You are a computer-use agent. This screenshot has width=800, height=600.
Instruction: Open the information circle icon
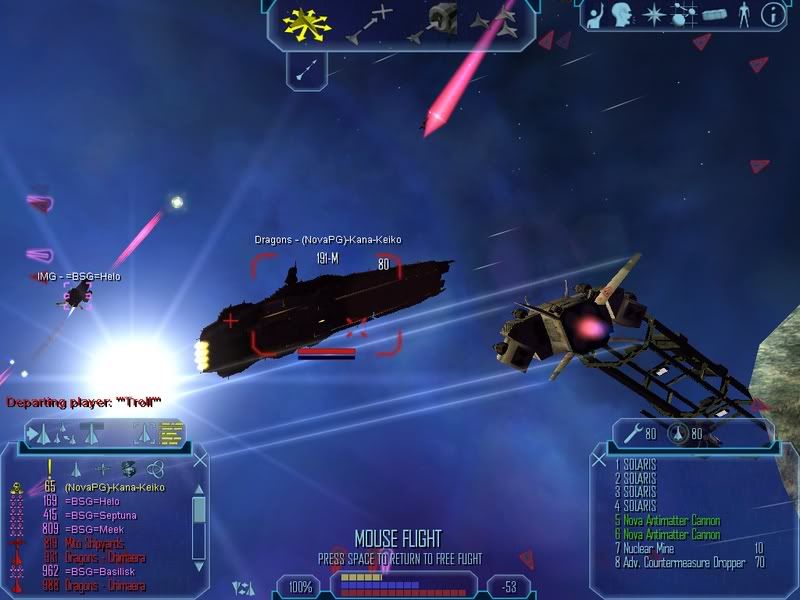(771, 15)
